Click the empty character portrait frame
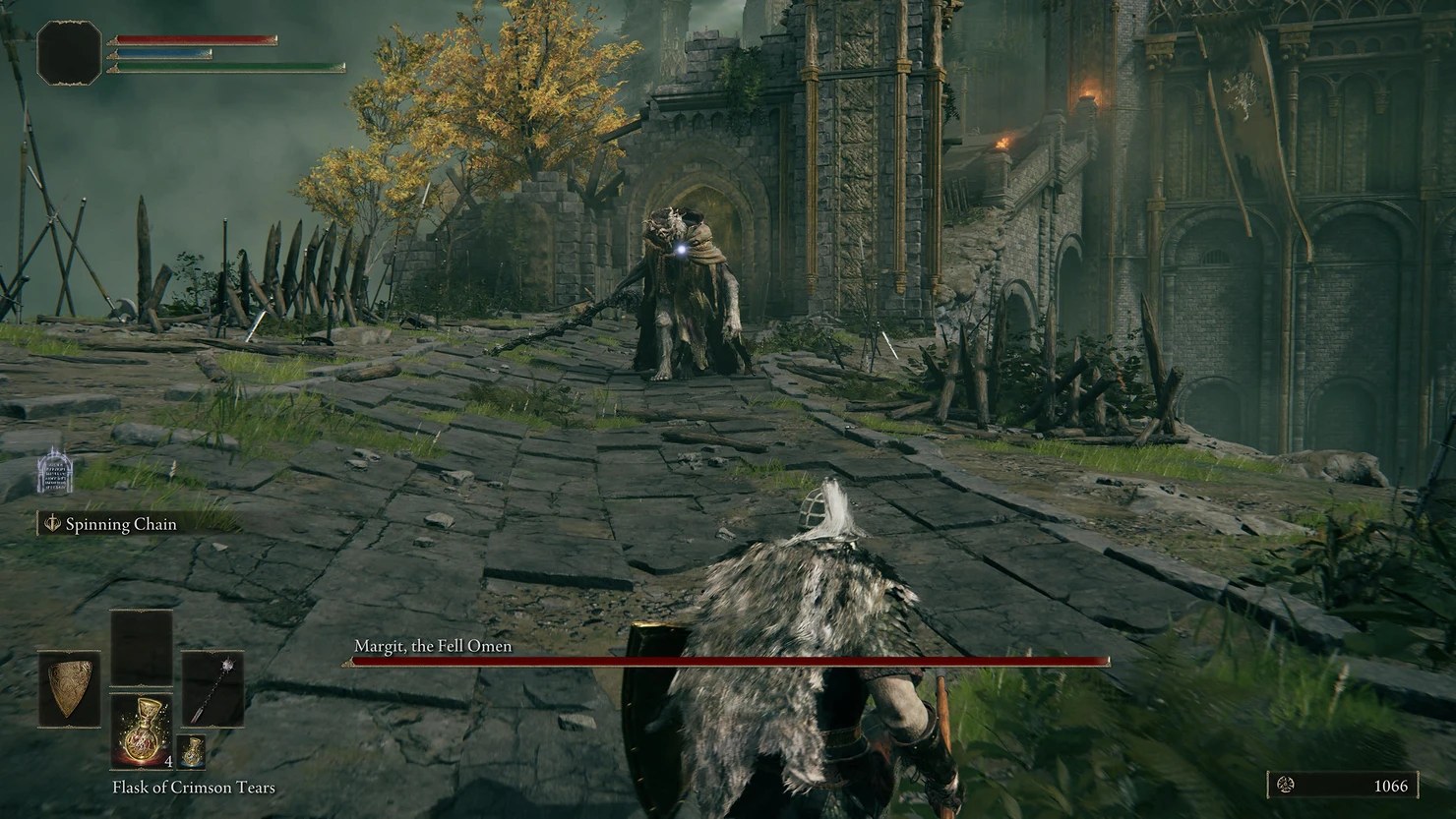This screenshot has width=1456, height=819. 69,52
